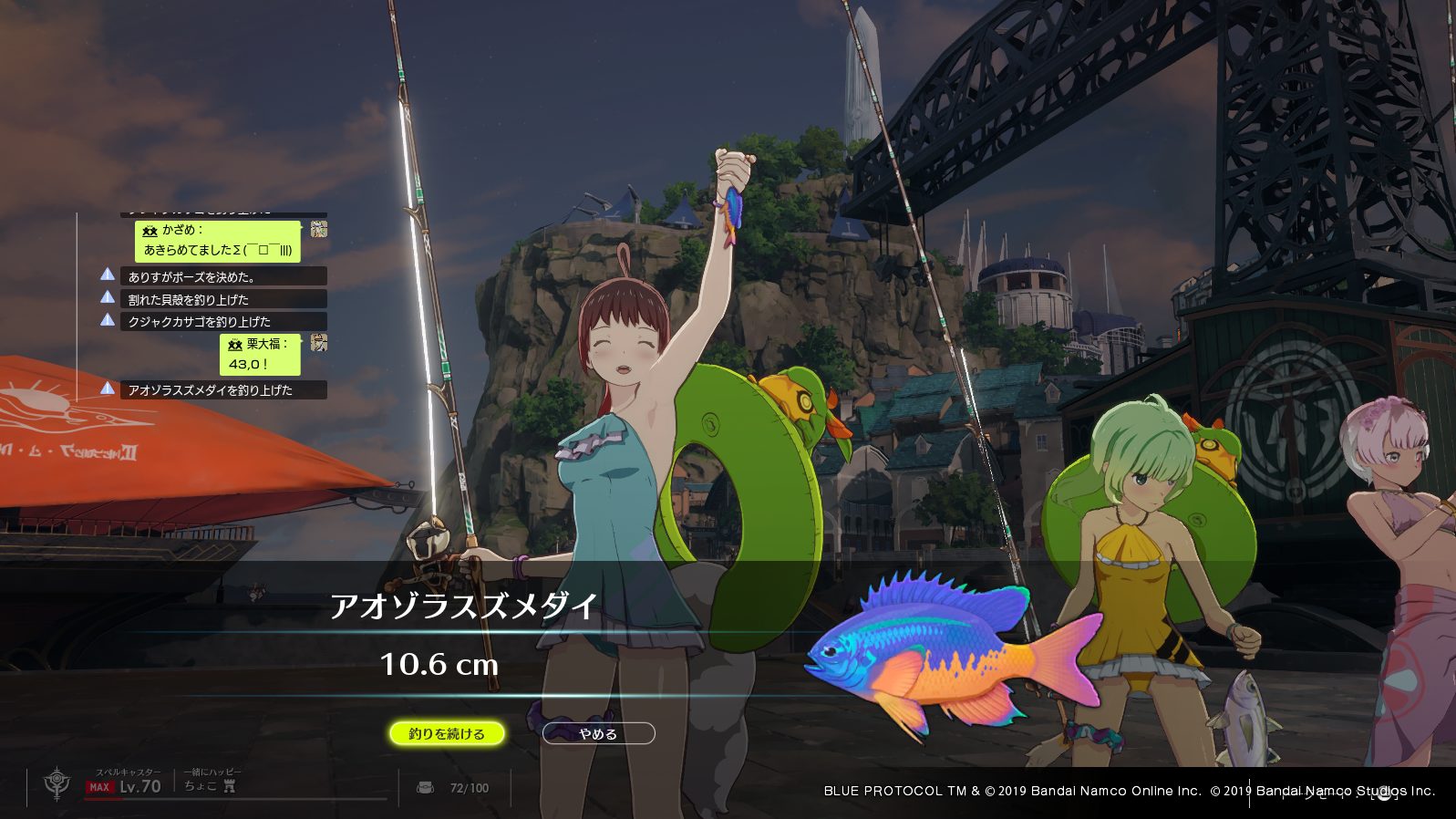The image size is (1456, 819).
Task: Select 栗大福's 43,0 chat message
Action: tap(260, 354)
